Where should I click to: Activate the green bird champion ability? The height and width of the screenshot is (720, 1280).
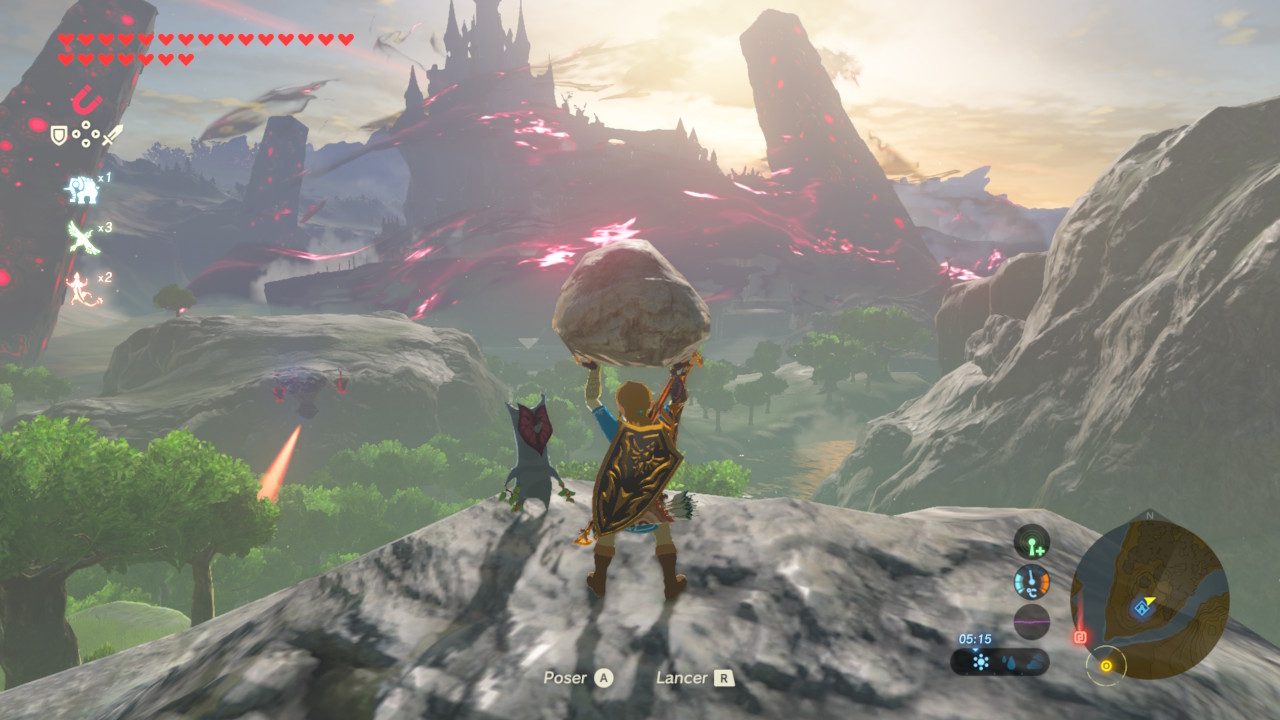pos(80,238)
